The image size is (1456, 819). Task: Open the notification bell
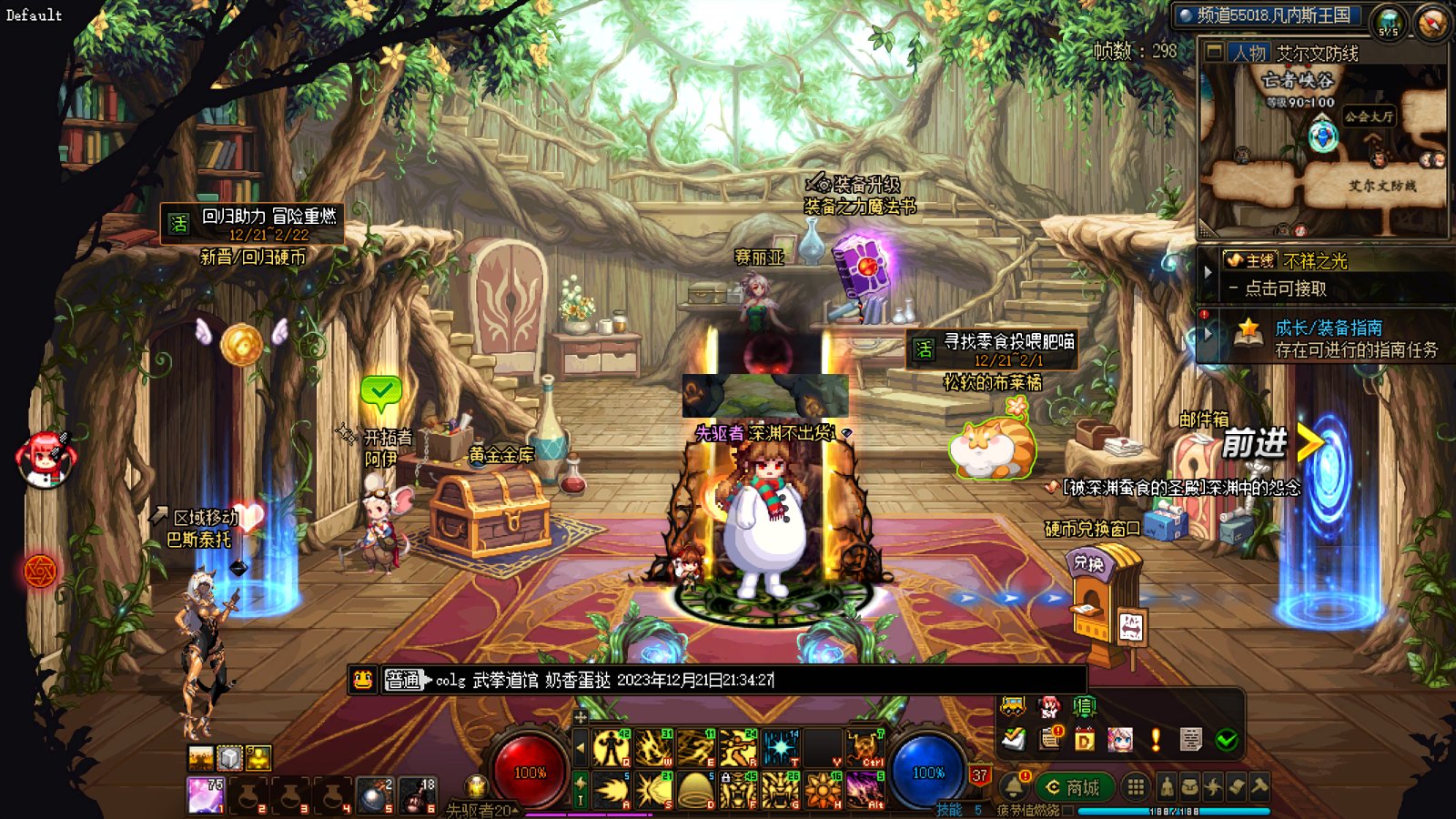pyautogui.click(x=1013, y=786)
